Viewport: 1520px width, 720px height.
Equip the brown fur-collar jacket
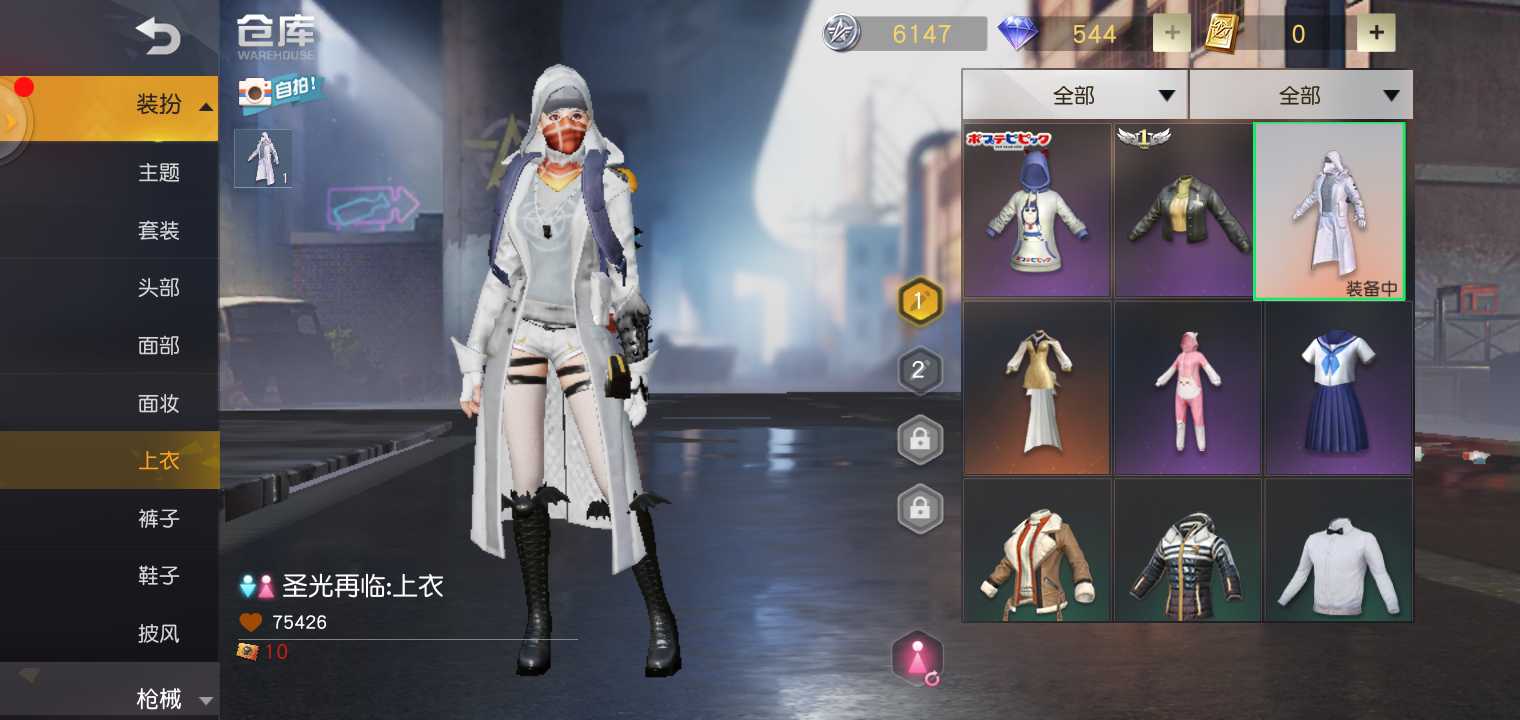pos(1036,550)
